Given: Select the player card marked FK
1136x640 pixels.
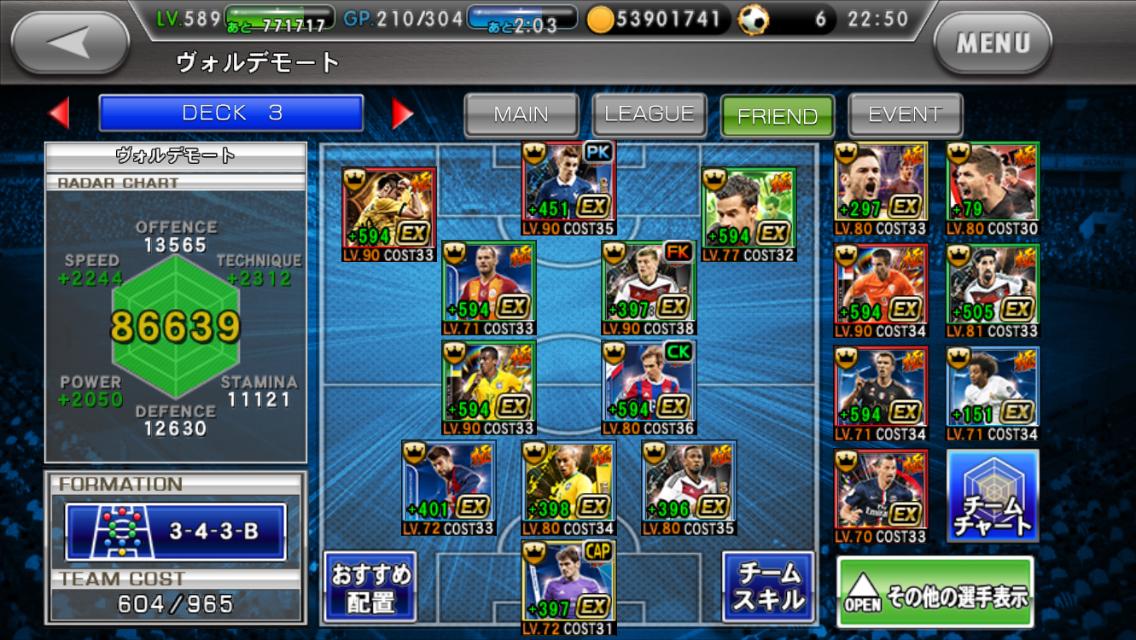Looking at the screenshot, I should [x=648, y=289].
